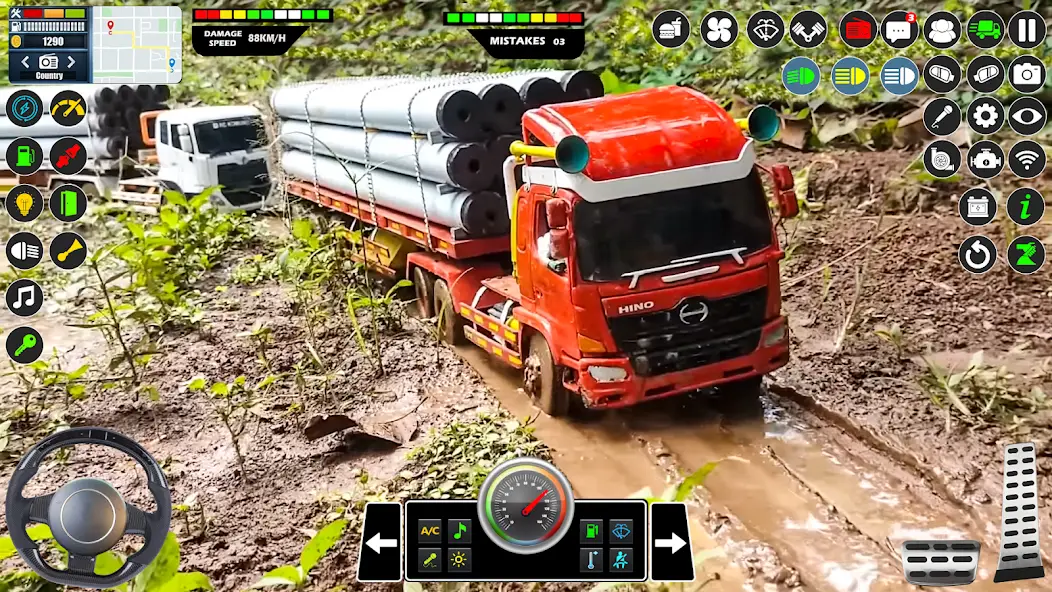The width and height of the screenshot is (1052, 592).
Task: Open the minimap route view
Action: (x=137, y=44)
